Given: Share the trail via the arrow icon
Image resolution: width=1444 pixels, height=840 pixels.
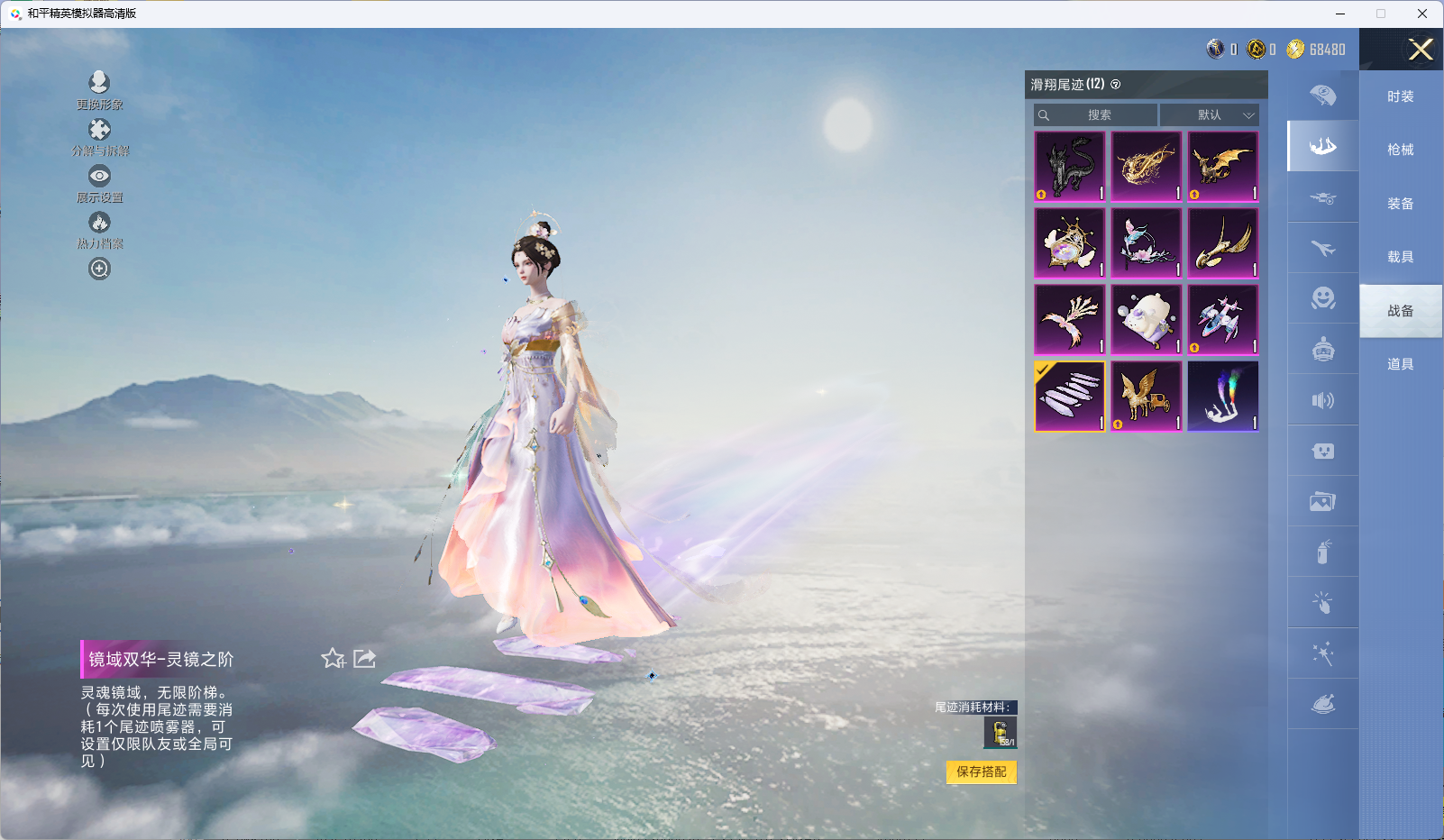Looking at the screenshot, I should (364, 659).
